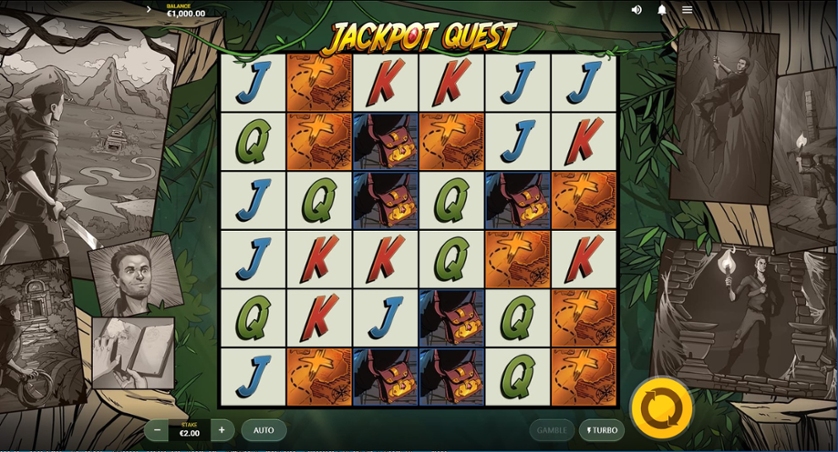Open the Auto spin options
Image resolution: width=838 pixels, height=452 pixels.
(263, 430)
